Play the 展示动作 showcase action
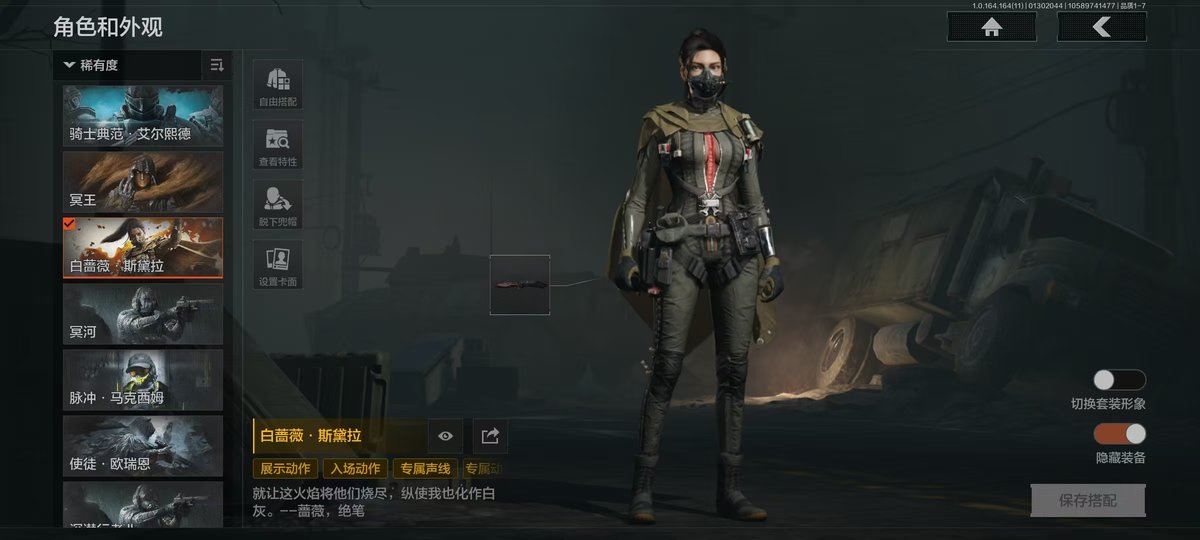This screenshot has width=1200, height=540. (x=286, y=468)
